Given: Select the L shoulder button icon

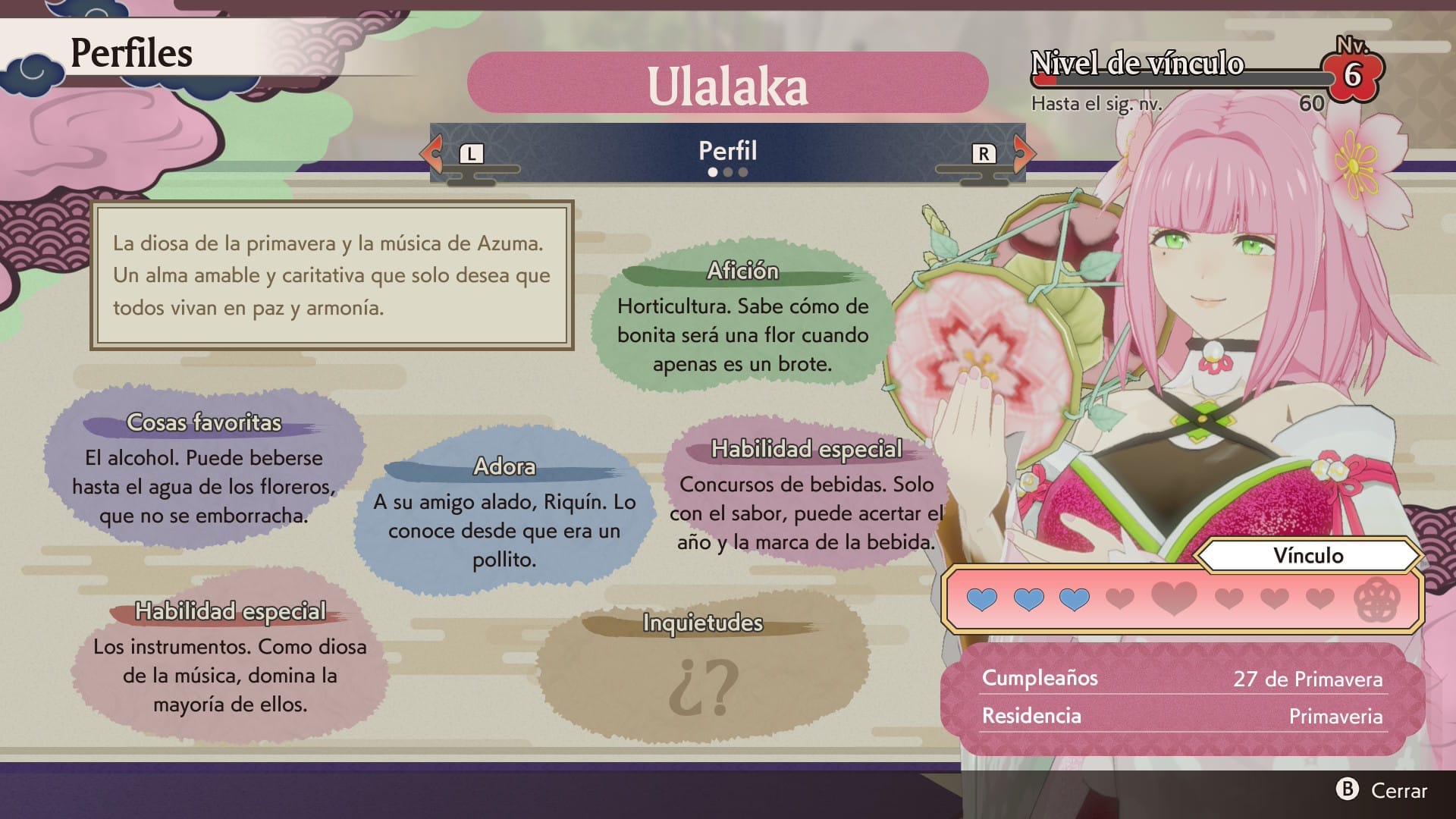Looking at the screenshot, I should point(471,152).
